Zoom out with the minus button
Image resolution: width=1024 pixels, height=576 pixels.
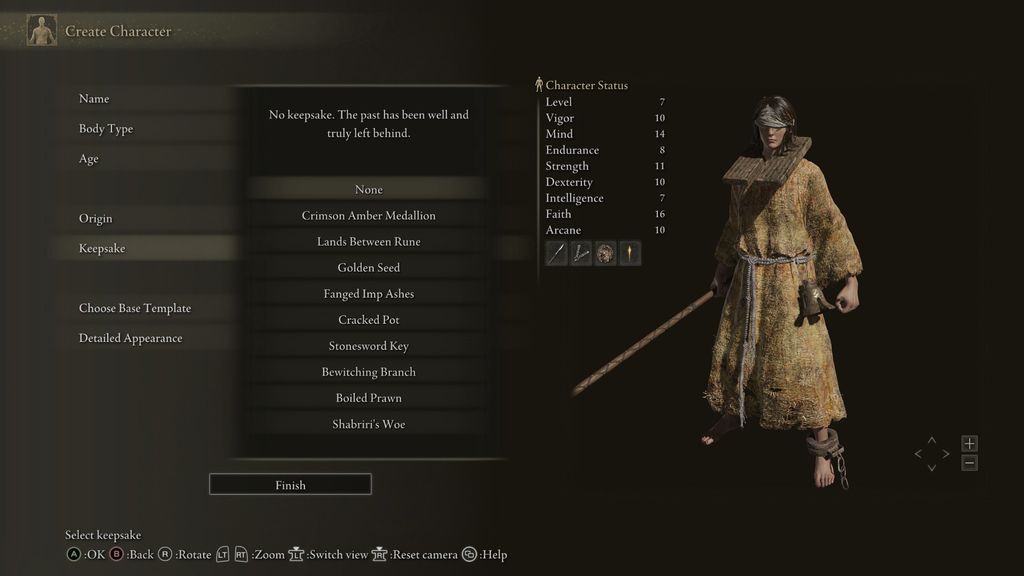[x=969, y=463]
